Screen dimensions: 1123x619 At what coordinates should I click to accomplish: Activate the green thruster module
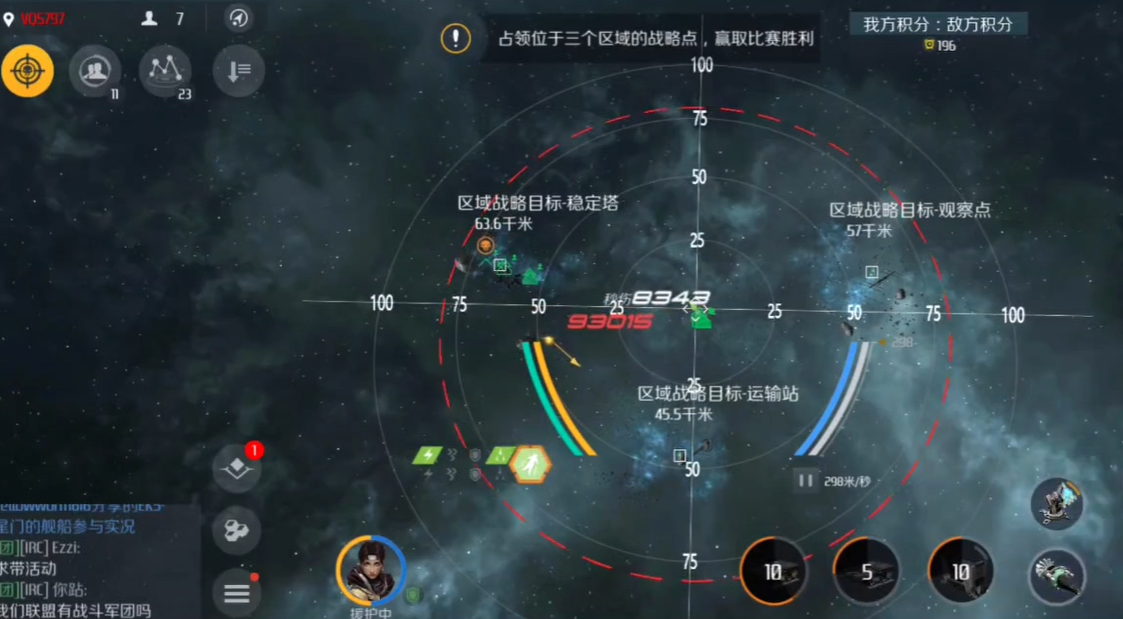pyautogui.click(x=1057, y=576)
